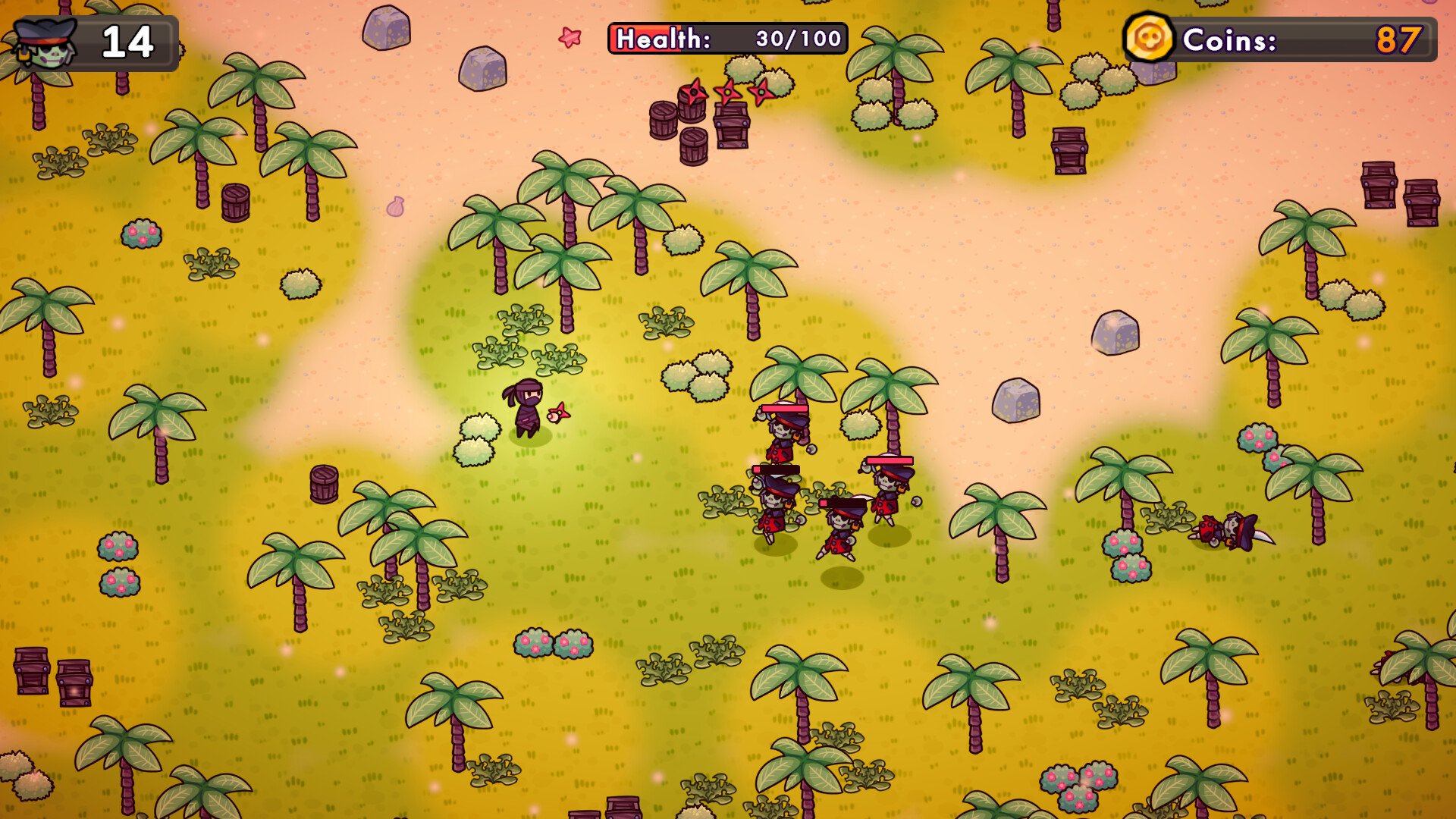1456x819 pixels.
Task: Select the defeated pirate lying near the palm
Action: [1228, 531]
